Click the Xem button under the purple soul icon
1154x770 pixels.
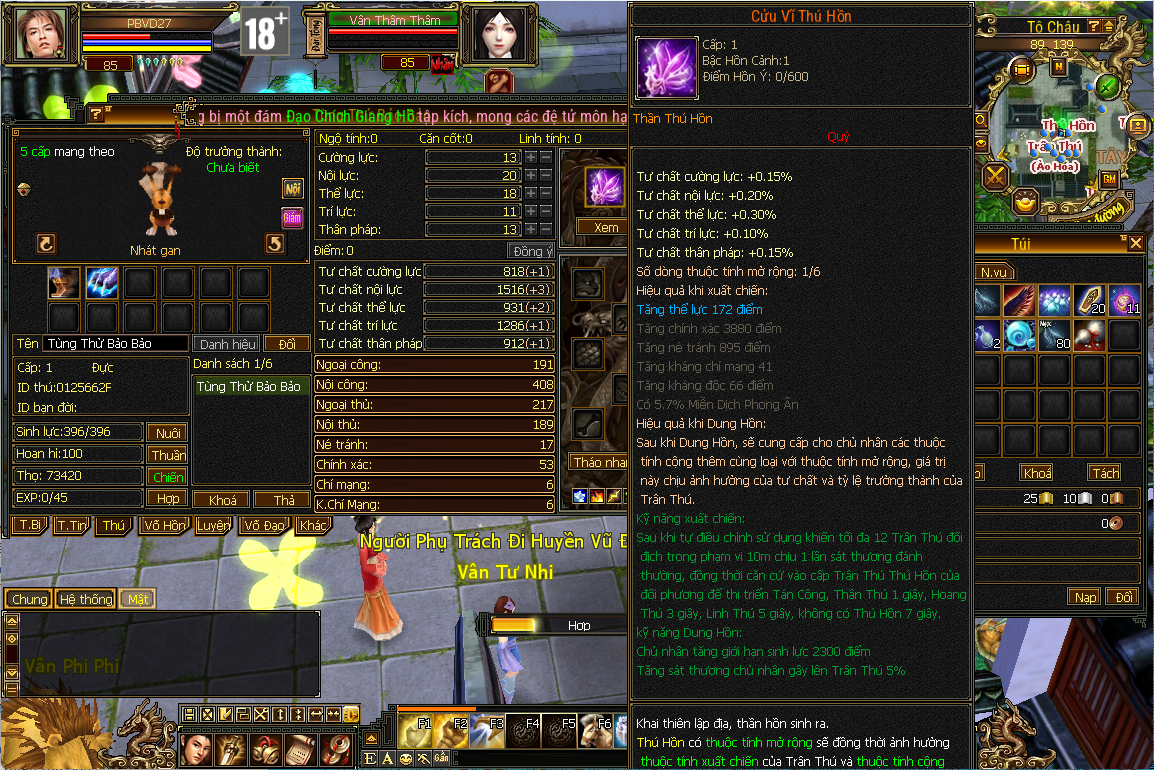606,227
